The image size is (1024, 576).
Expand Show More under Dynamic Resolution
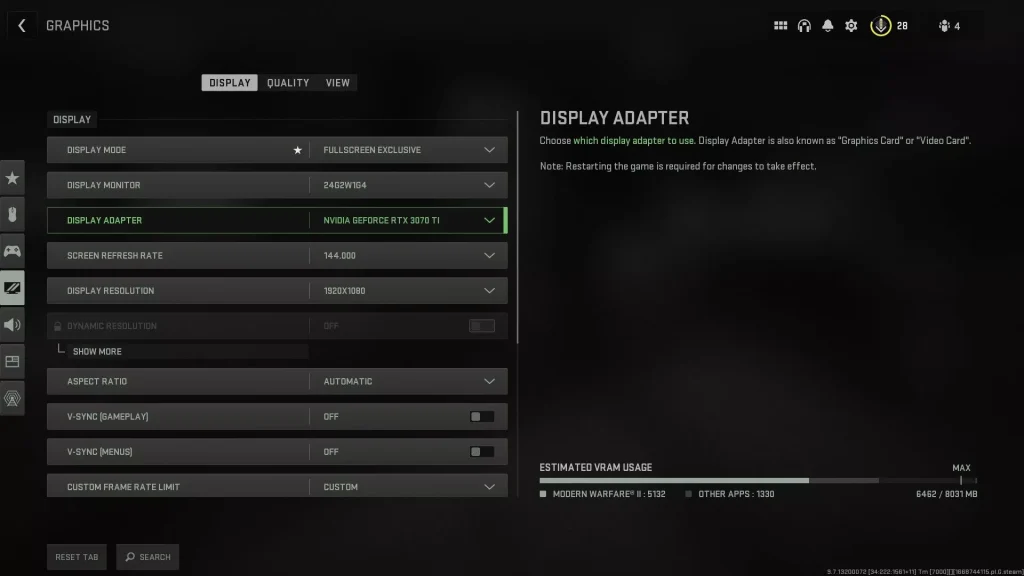97,352
